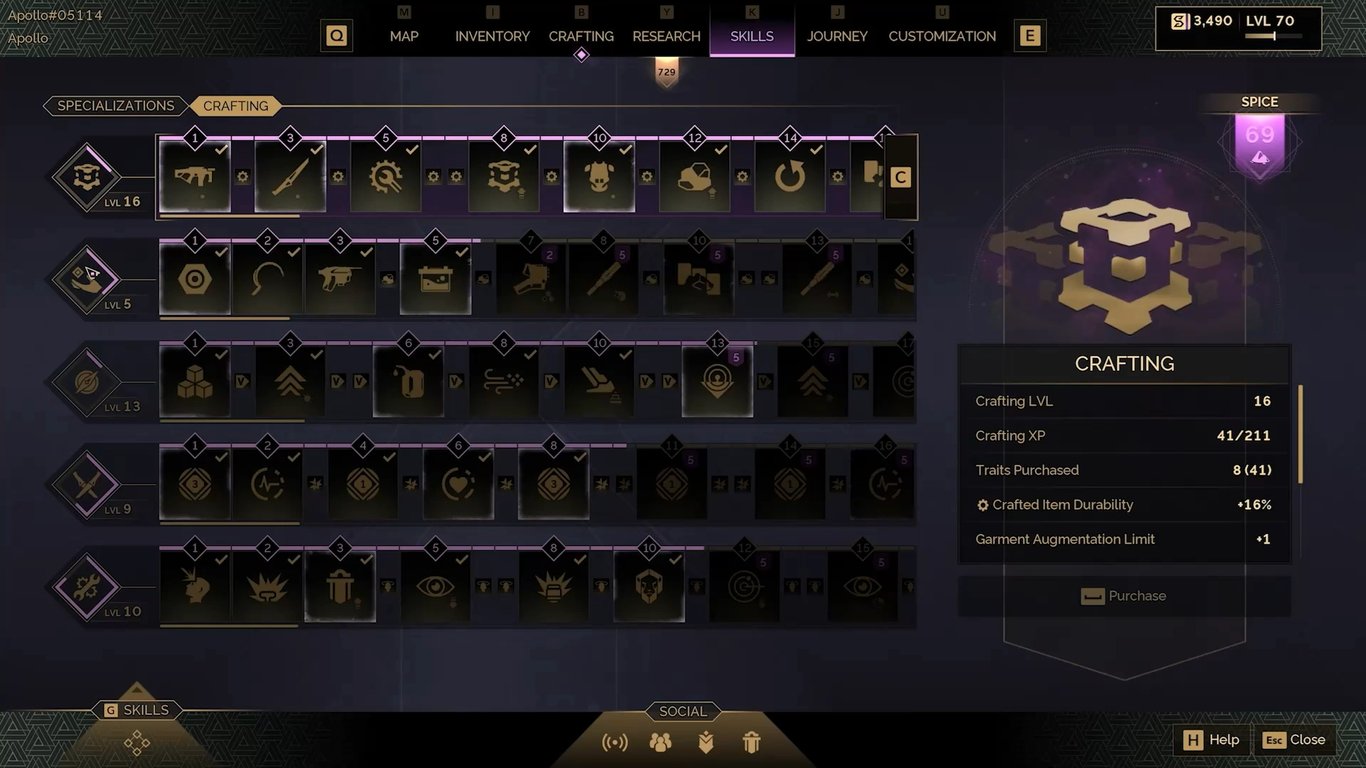Viewport: 1366px width, 768px height.
Task: Open the Map tab
Action: click(x=404, y=36)
